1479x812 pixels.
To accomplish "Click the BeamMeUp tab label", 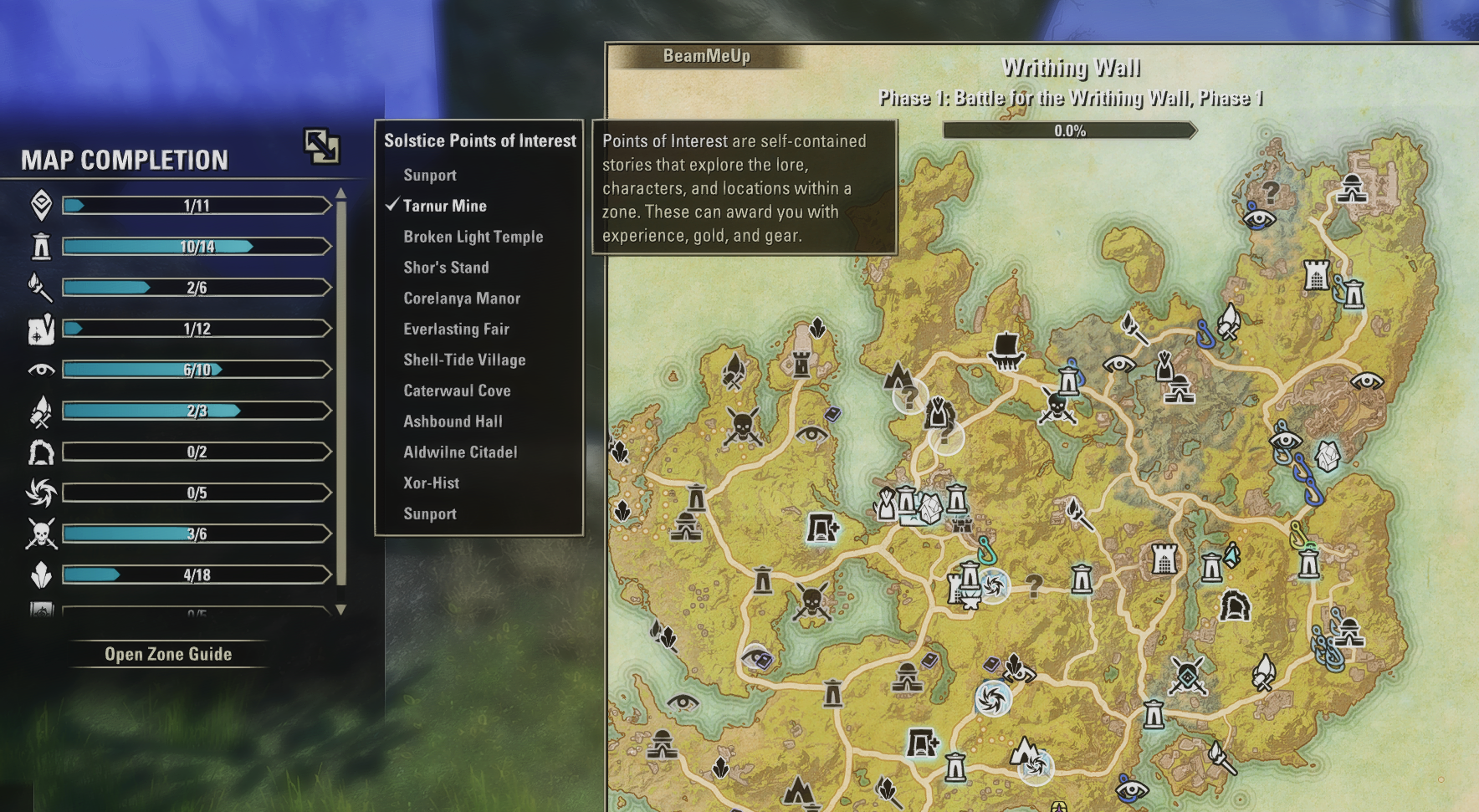I will coord(706,56).
